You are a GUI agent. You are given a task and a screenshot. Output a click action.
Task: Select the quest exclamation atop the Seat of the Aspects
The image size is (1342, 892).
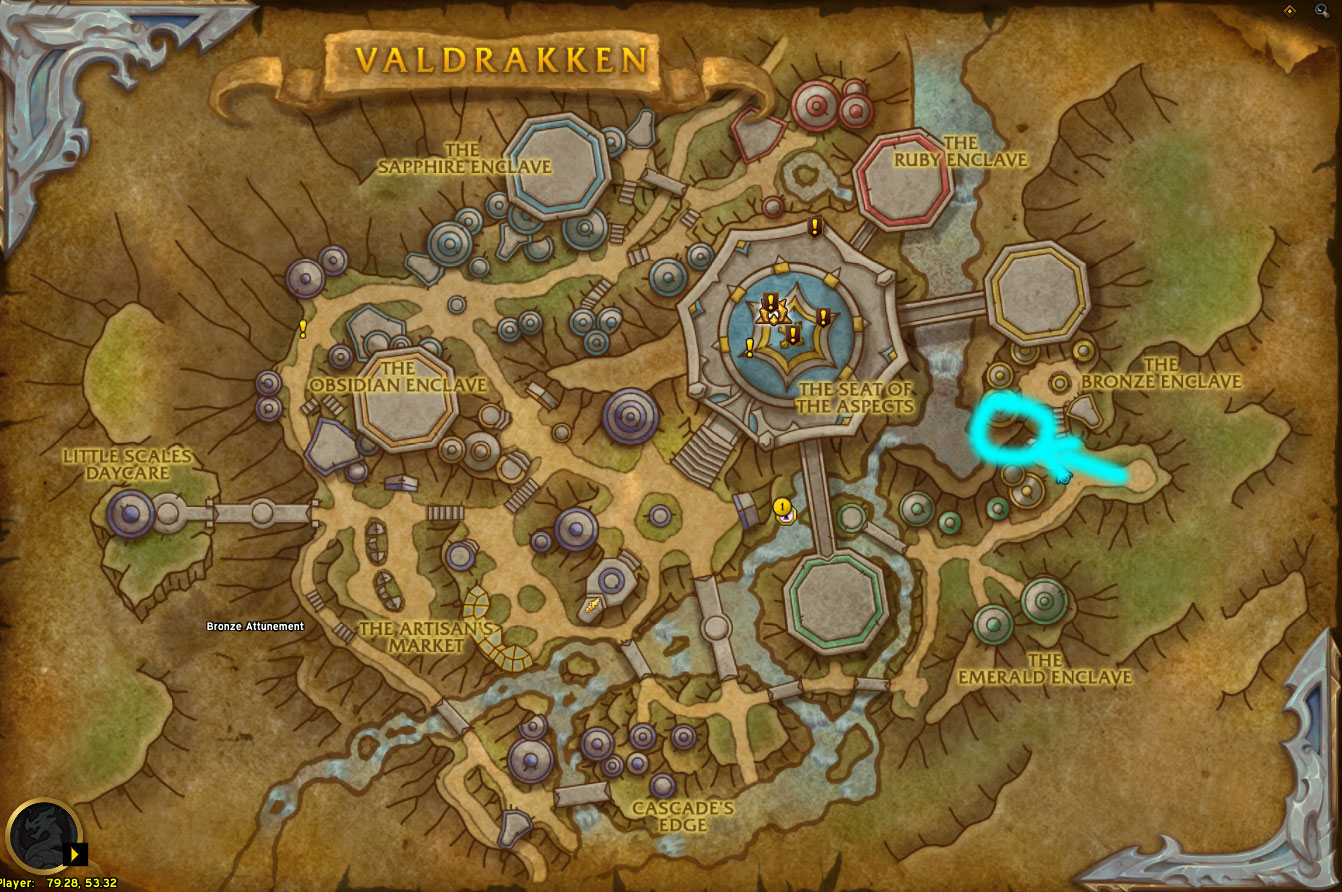click(813, 228)
